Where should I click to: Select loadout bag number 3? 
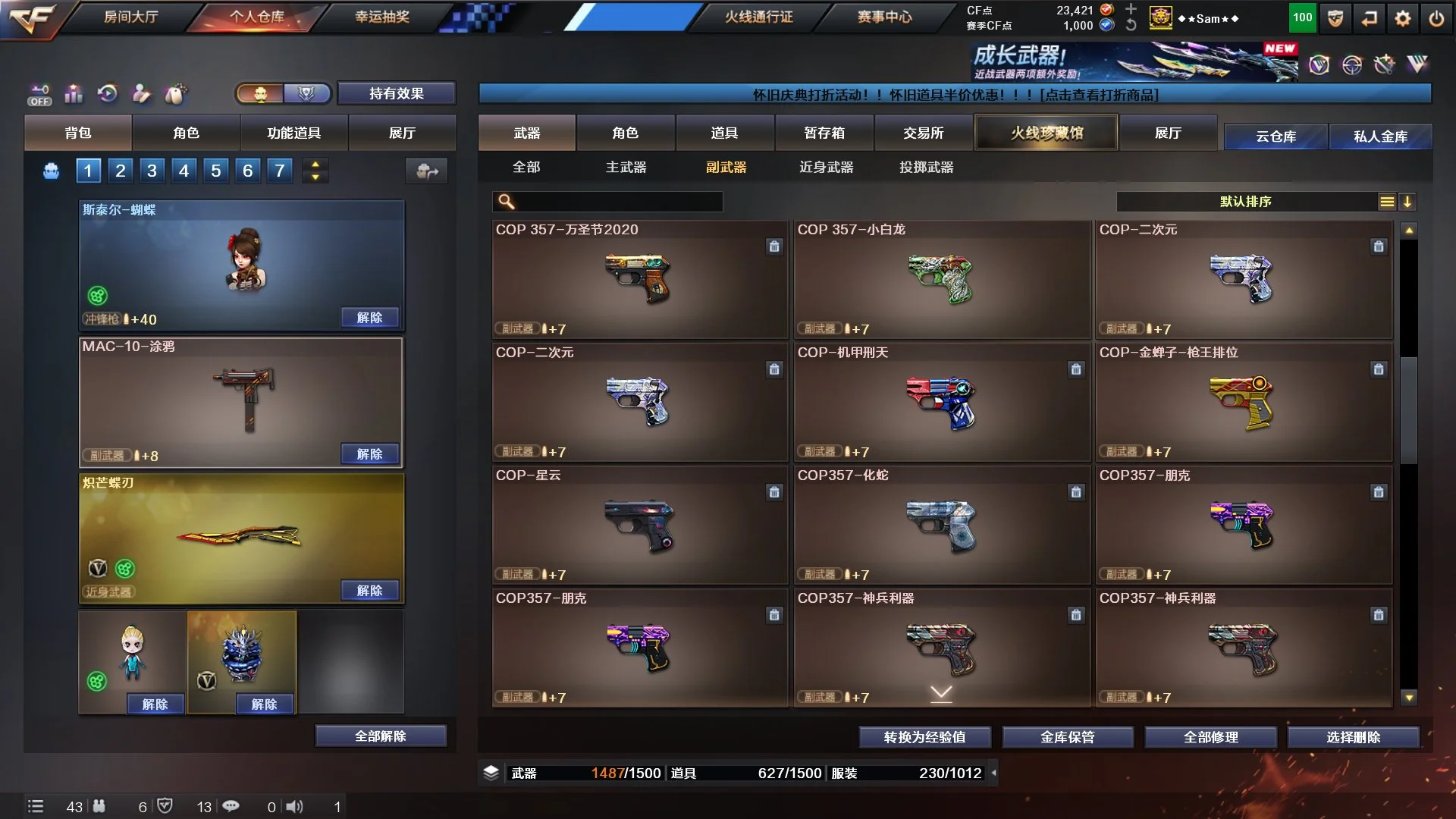click(x=152, y=171)
